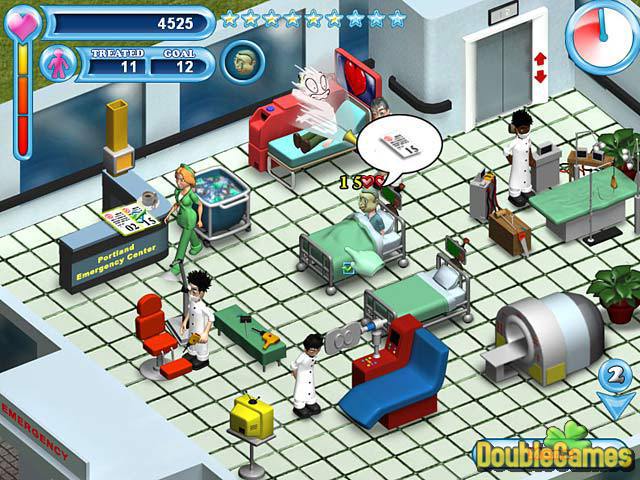Click the pink patient figure icon

coord(58,63)
